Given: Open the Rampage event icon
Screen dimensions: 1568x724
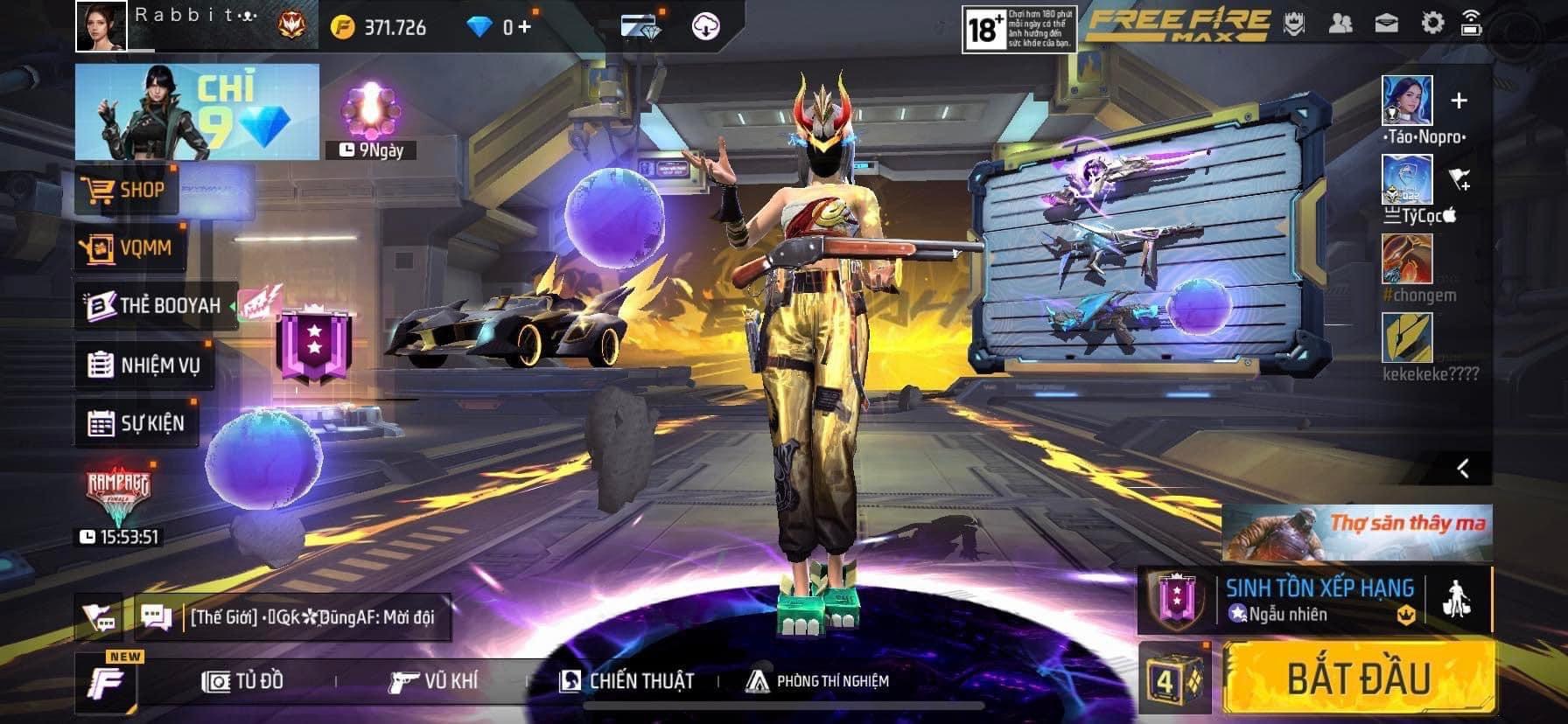Looking at the screenshot, I should point(118,498).
